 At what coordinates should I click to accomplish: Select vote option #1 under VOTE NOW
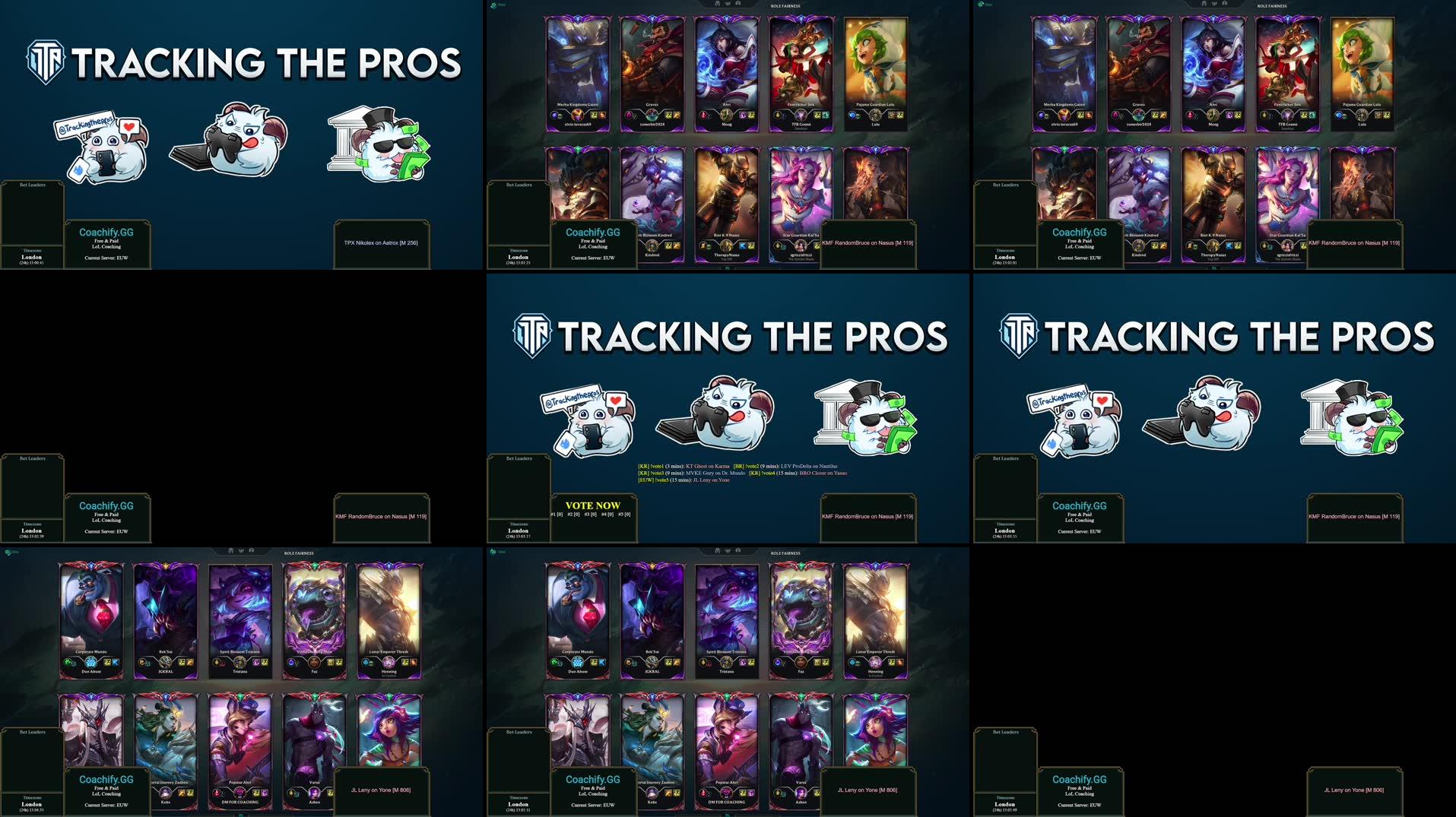coord(557,515)
